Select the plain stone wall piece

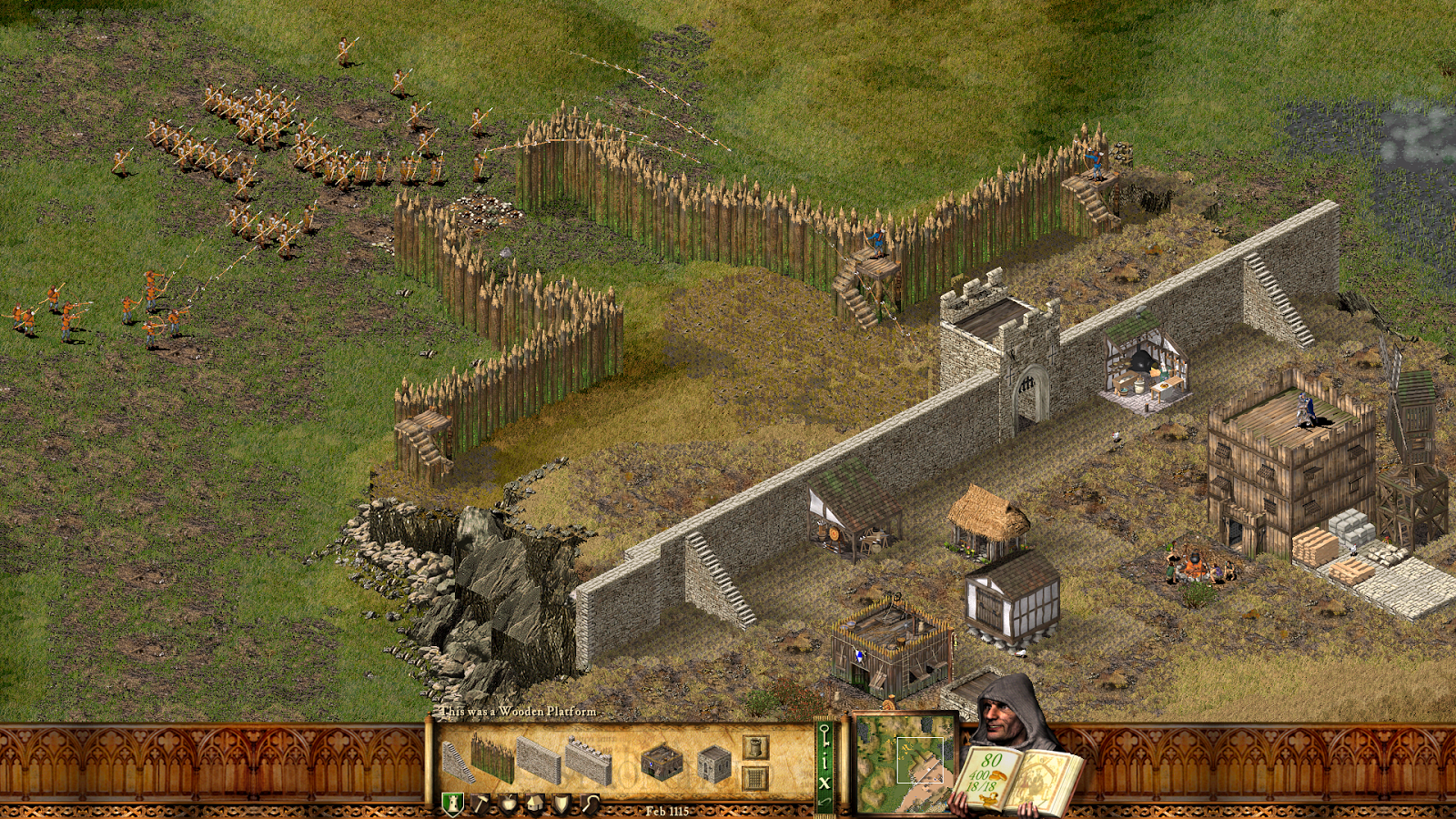point(539,761)
